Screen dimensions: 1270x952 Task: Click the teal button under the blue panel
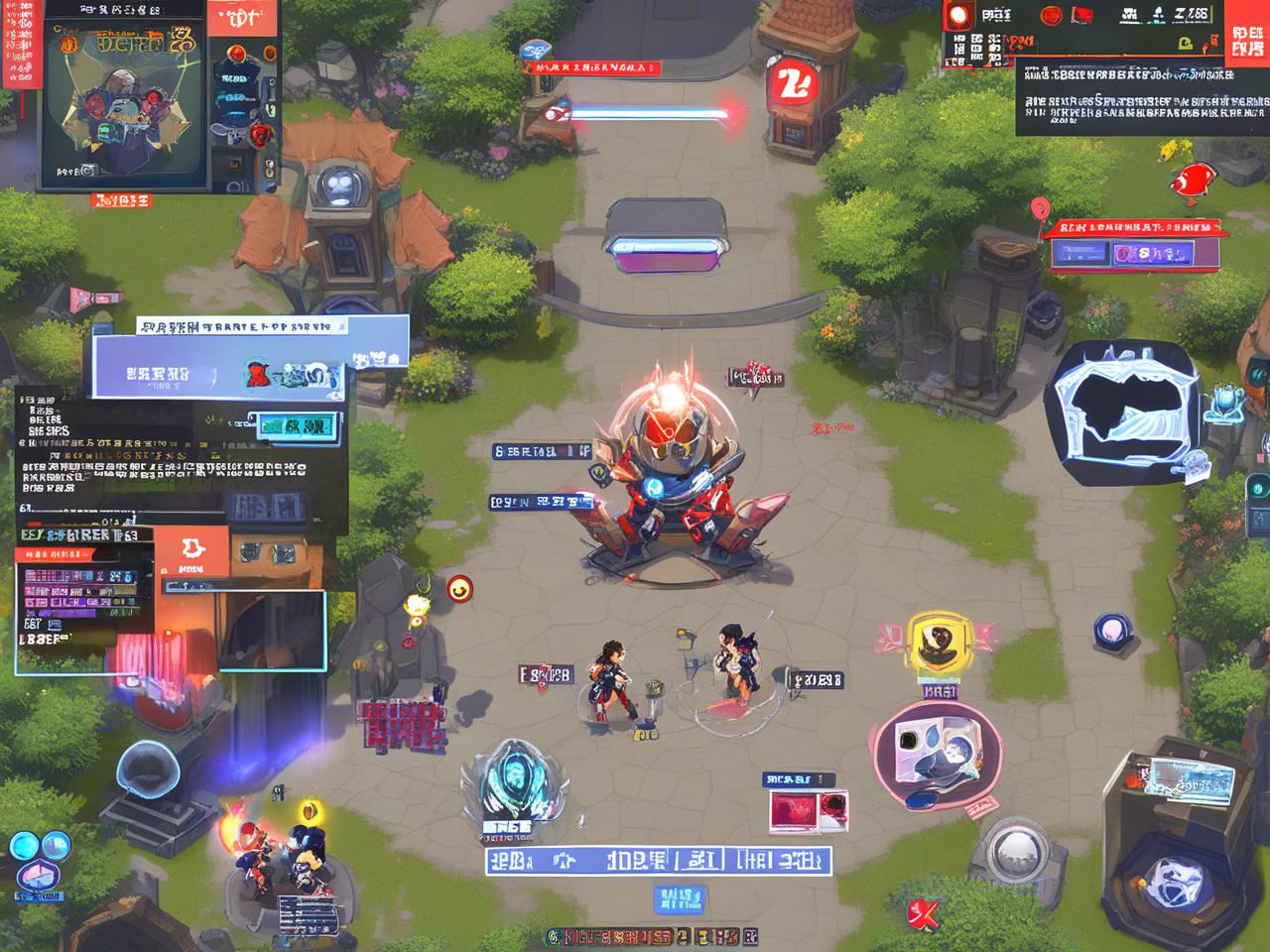click(294, 427)
